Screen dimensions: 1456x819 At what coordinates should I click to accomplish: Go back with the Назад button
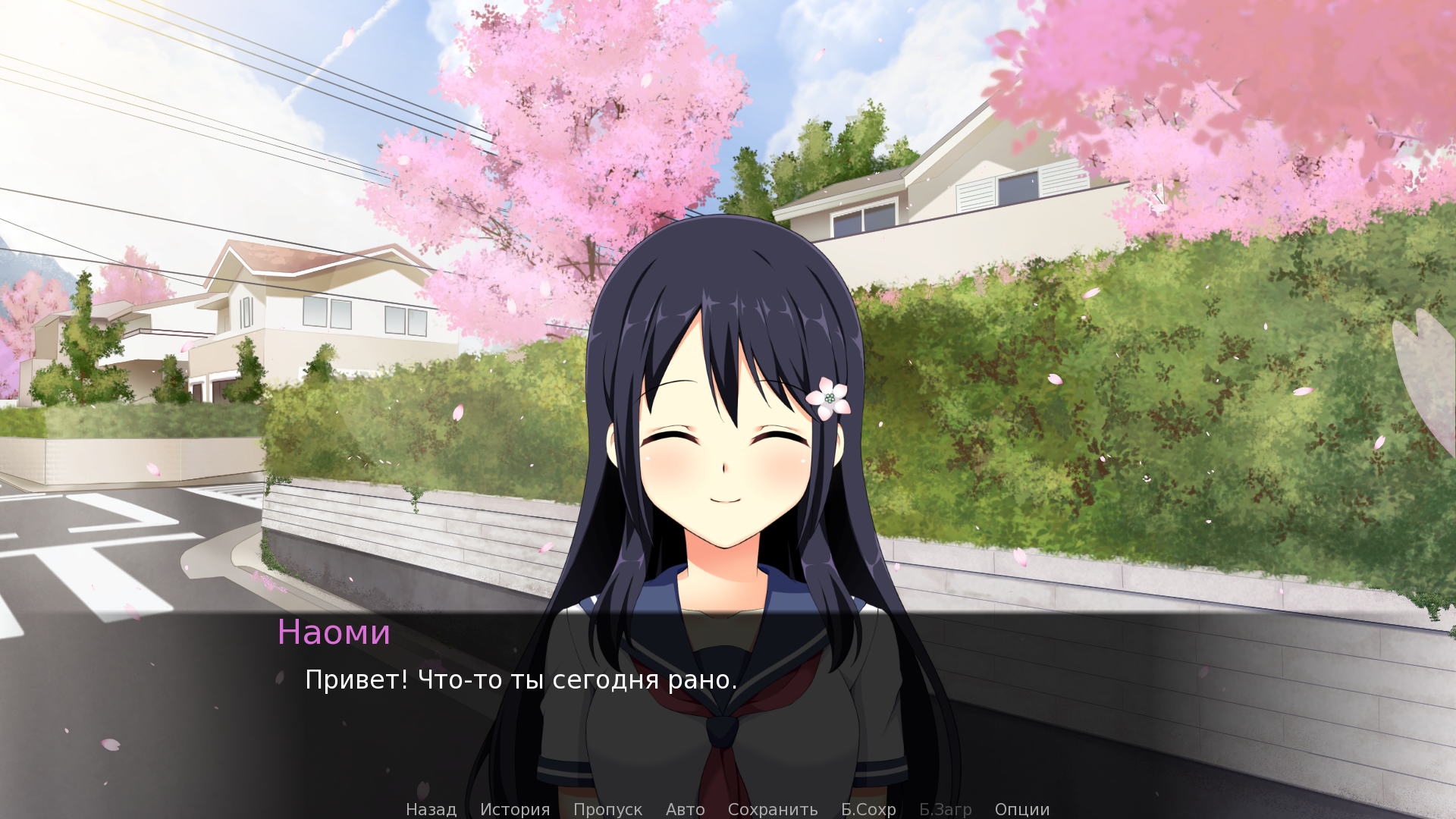pyautogui.click(x=431, y=809)
